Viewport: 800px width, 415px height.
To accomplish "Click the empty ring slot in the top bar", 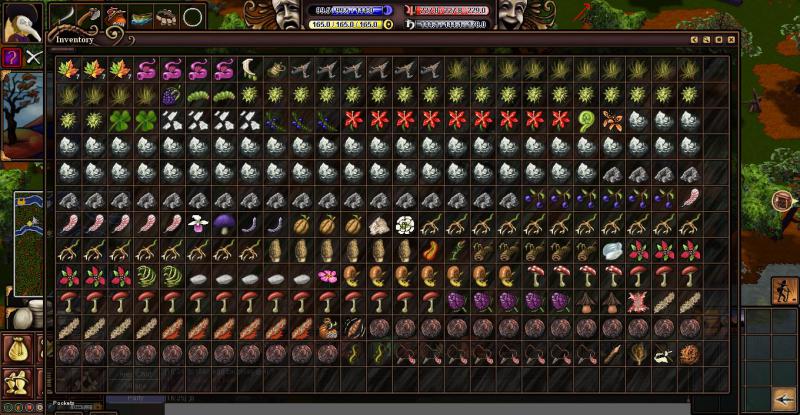I will [193, 16].
